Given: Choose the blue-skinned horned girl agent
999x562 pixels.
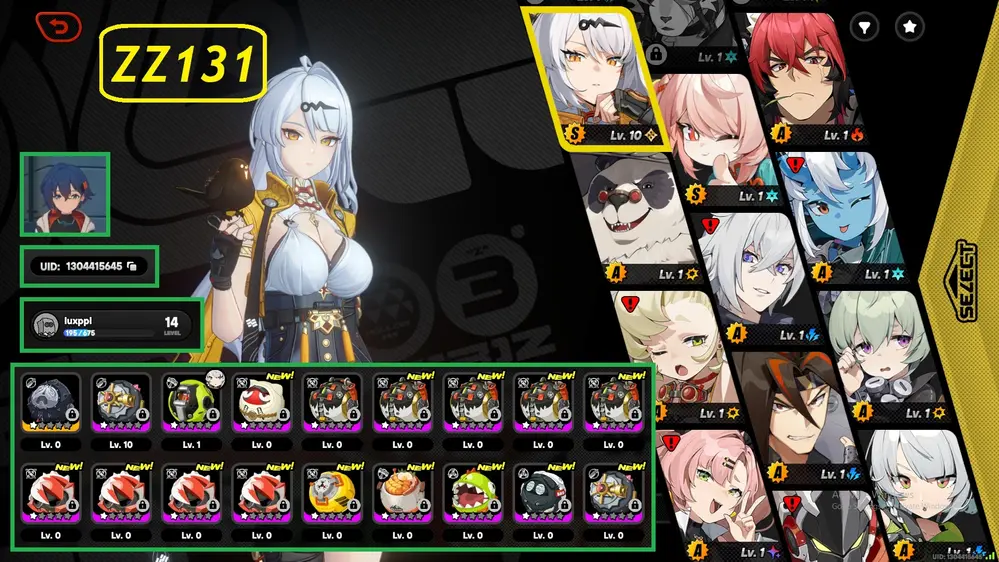Looking at the screenshot, I should pyautogui.click(x=838, y=215).
